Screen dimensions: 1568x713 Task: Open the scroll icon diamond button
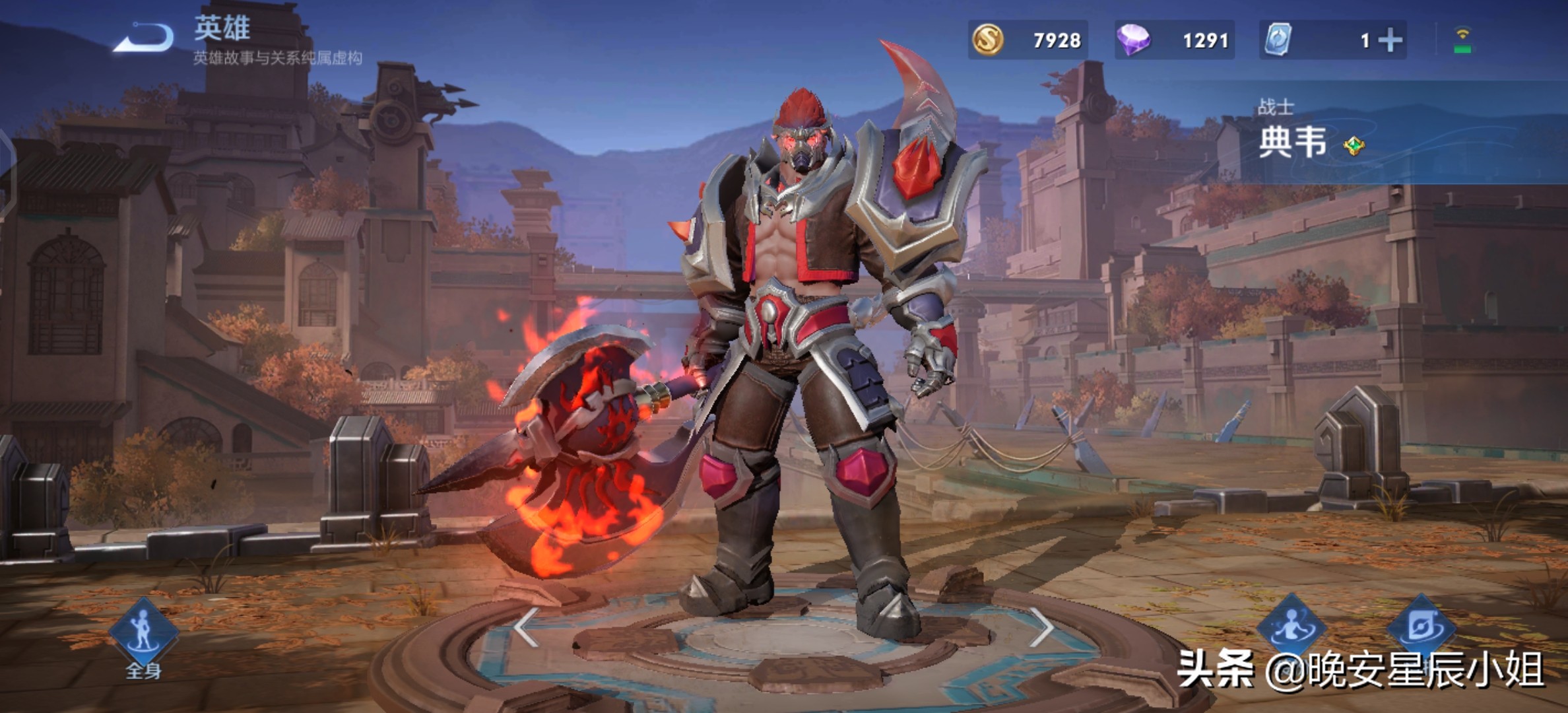click(1421, 625)
